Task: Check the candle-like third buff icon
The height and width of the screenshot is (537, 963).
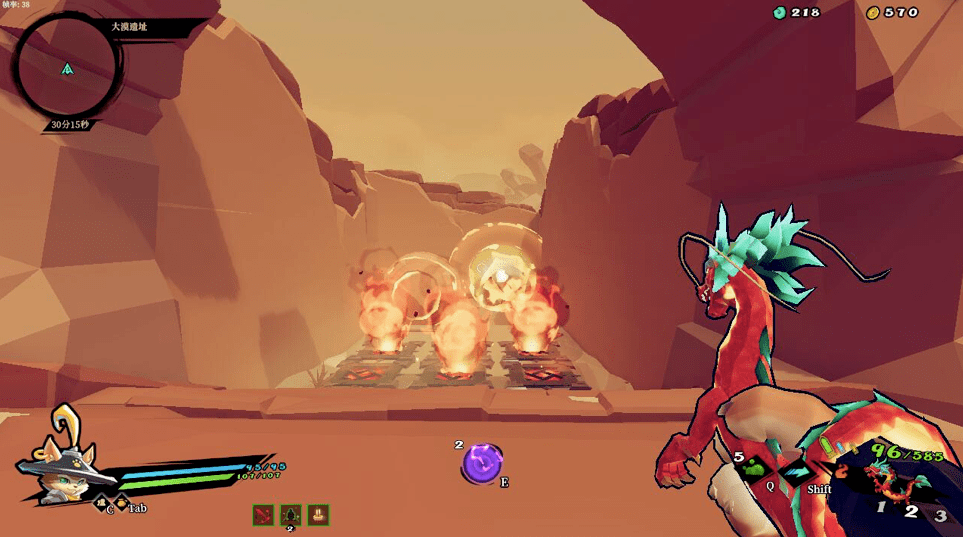Action: pyautogui.click(x=318, y=515)
